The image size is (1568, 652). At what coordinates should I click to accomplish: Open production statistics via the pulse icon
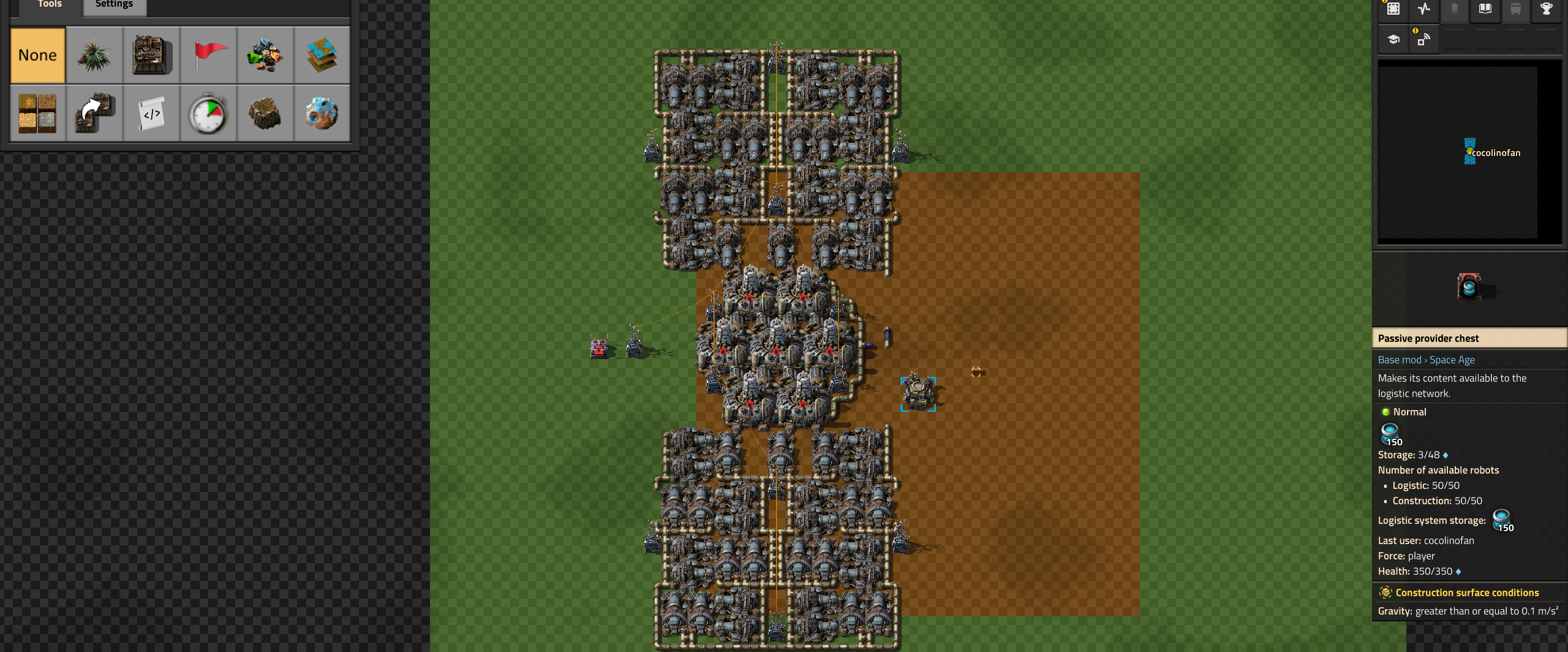tap(1424, 10)
